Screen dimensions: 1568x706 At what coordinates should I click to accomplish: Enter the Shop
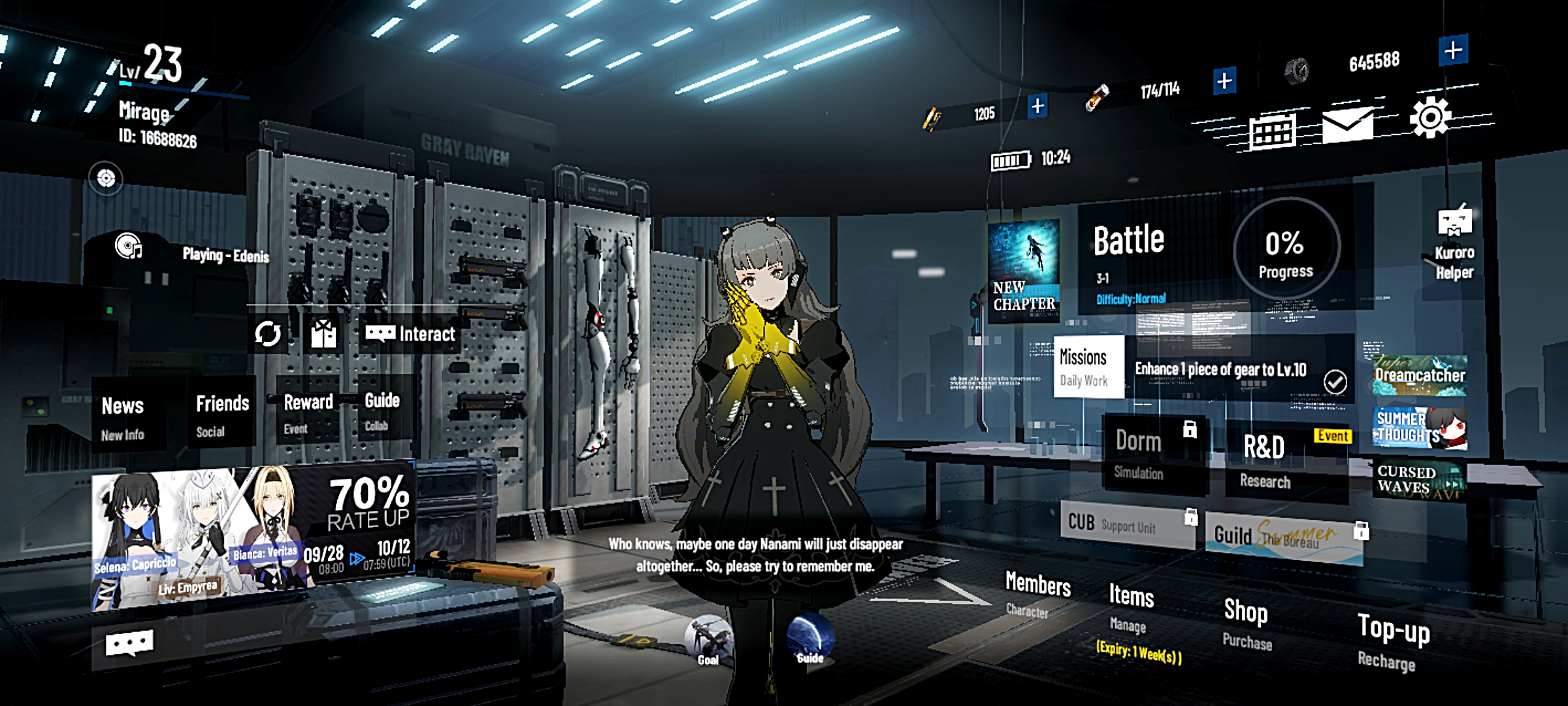pos(1246,622)
